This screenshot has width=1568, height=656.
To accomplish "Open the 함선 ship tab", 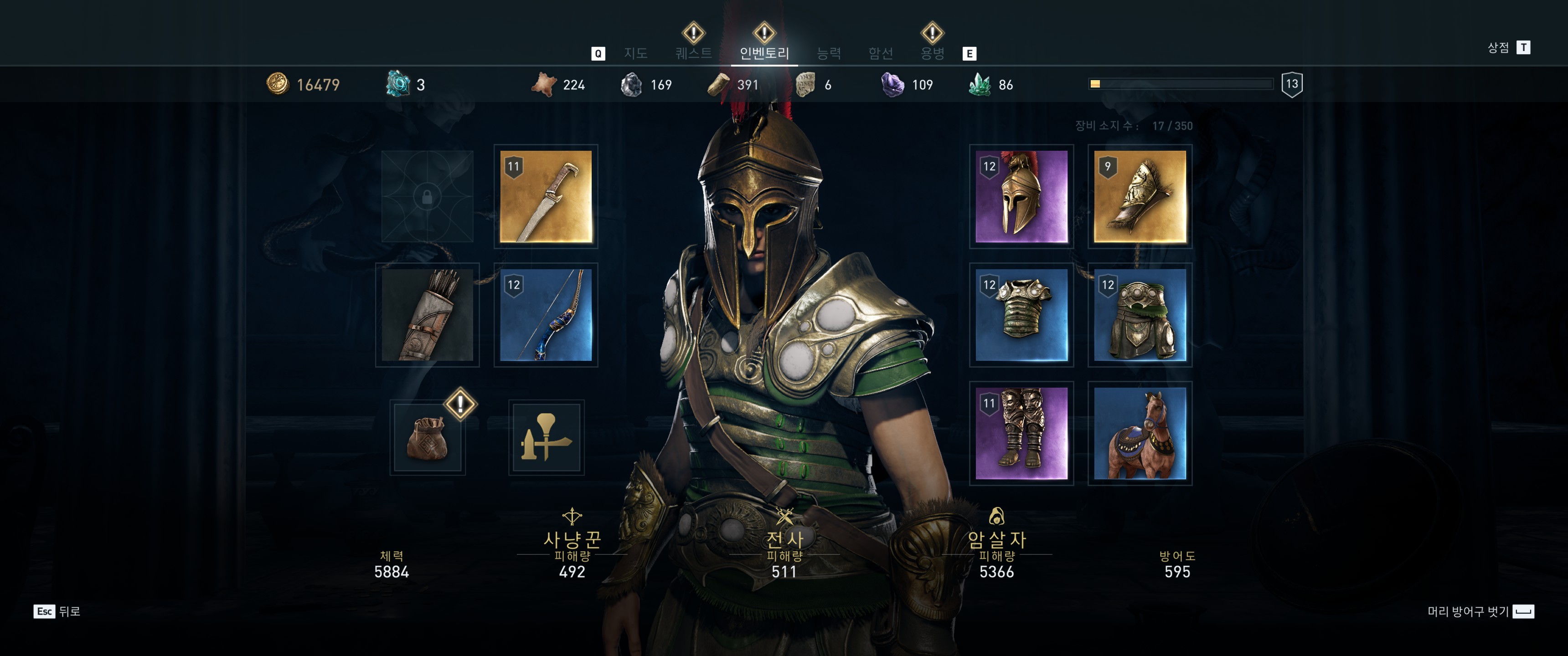I will click(880, 54).
